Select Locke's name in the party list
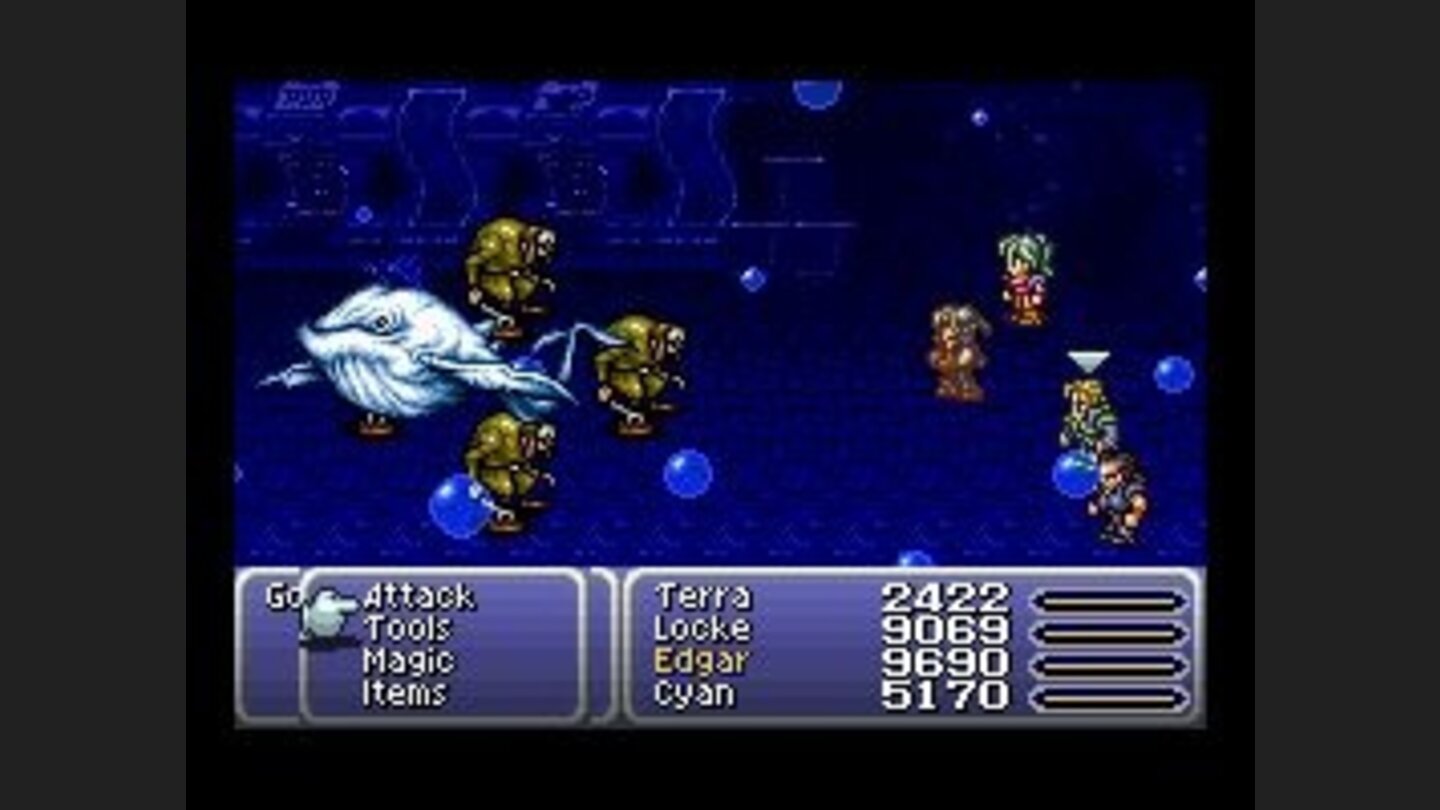1440x810 pixels. (703, 630)
